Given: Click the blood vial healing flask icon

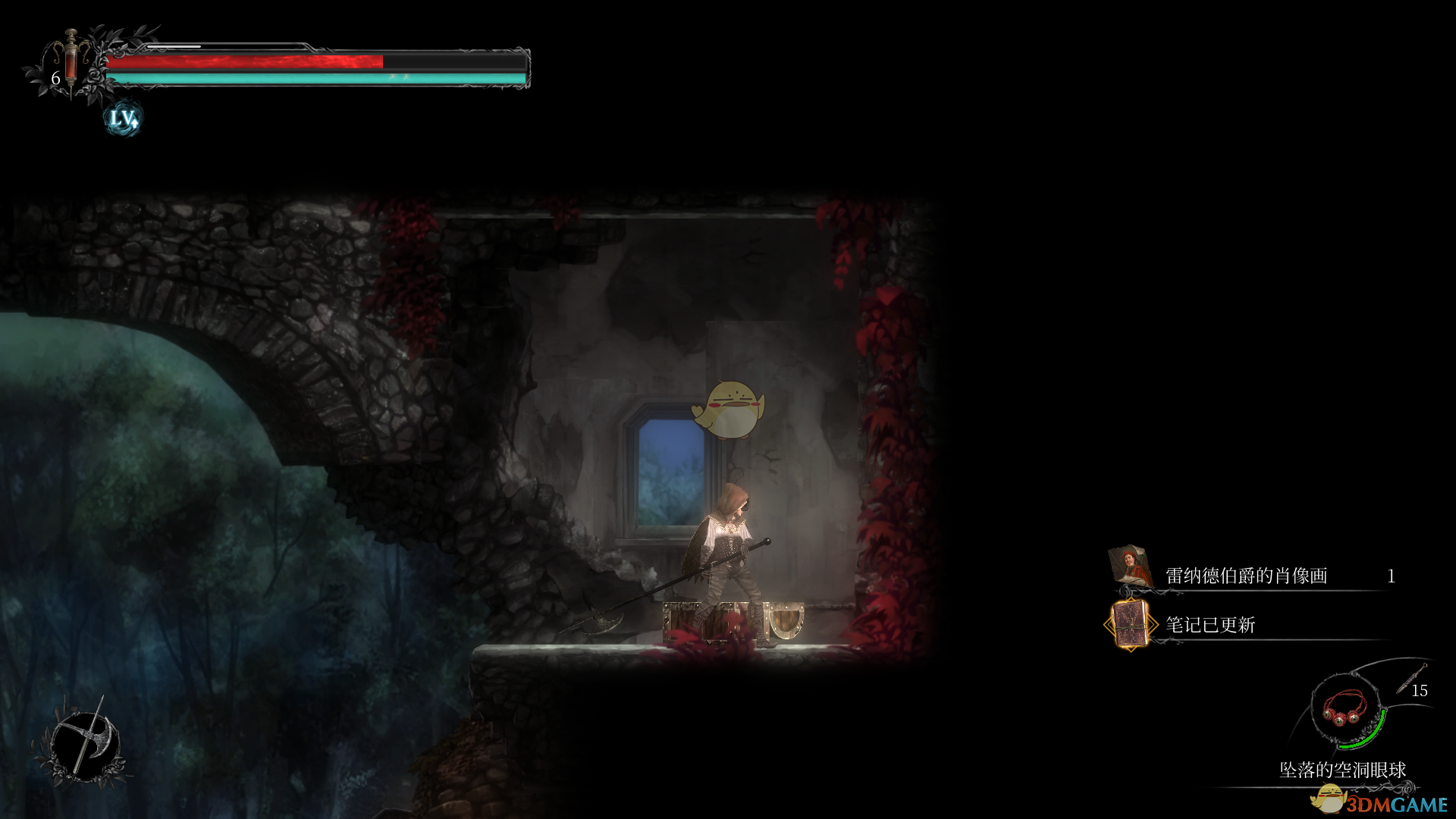Looking at the screenshot, I should click(71, 63).
